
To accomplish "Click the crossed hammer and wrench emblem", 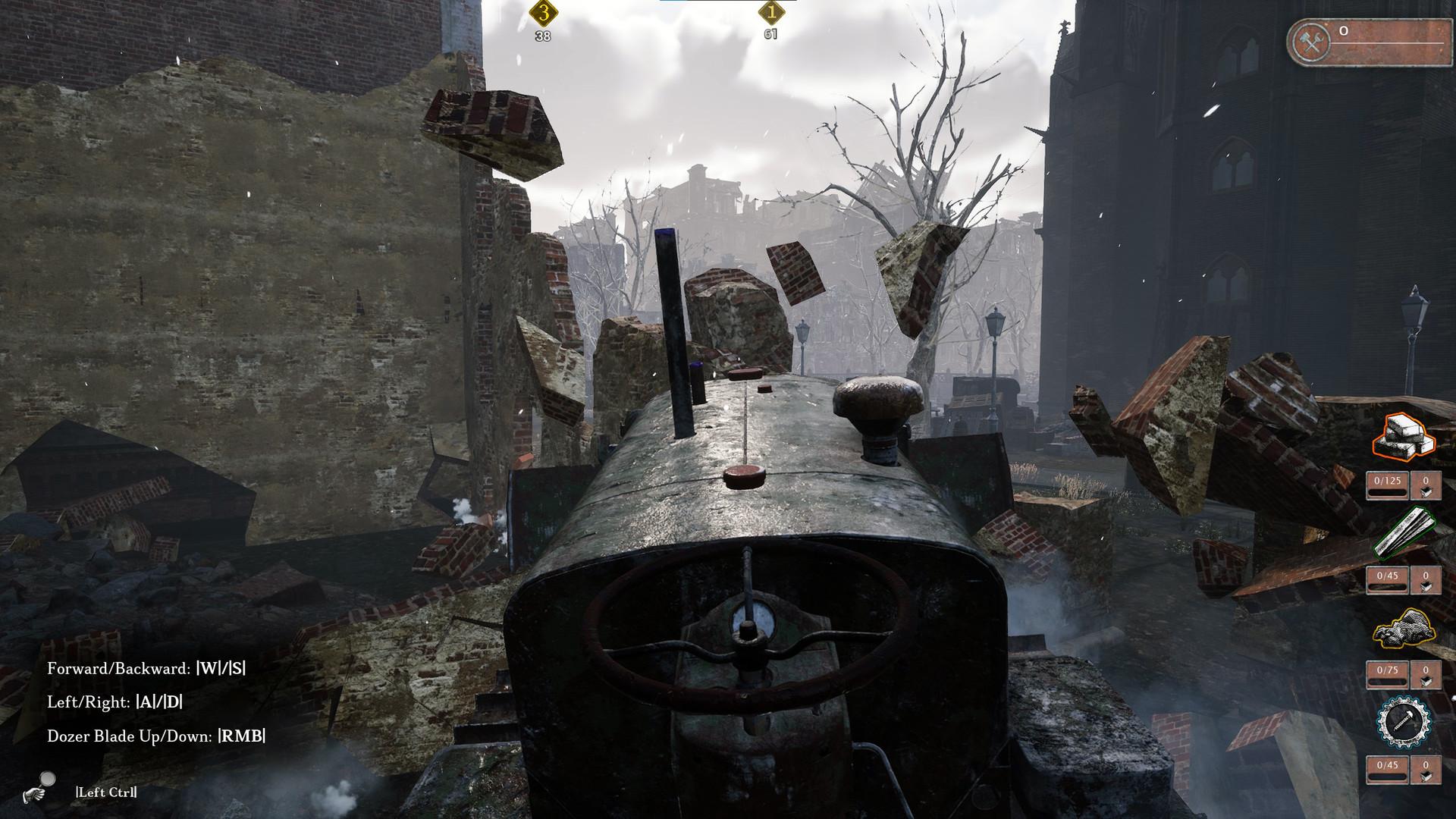I will coord(1310,42).
